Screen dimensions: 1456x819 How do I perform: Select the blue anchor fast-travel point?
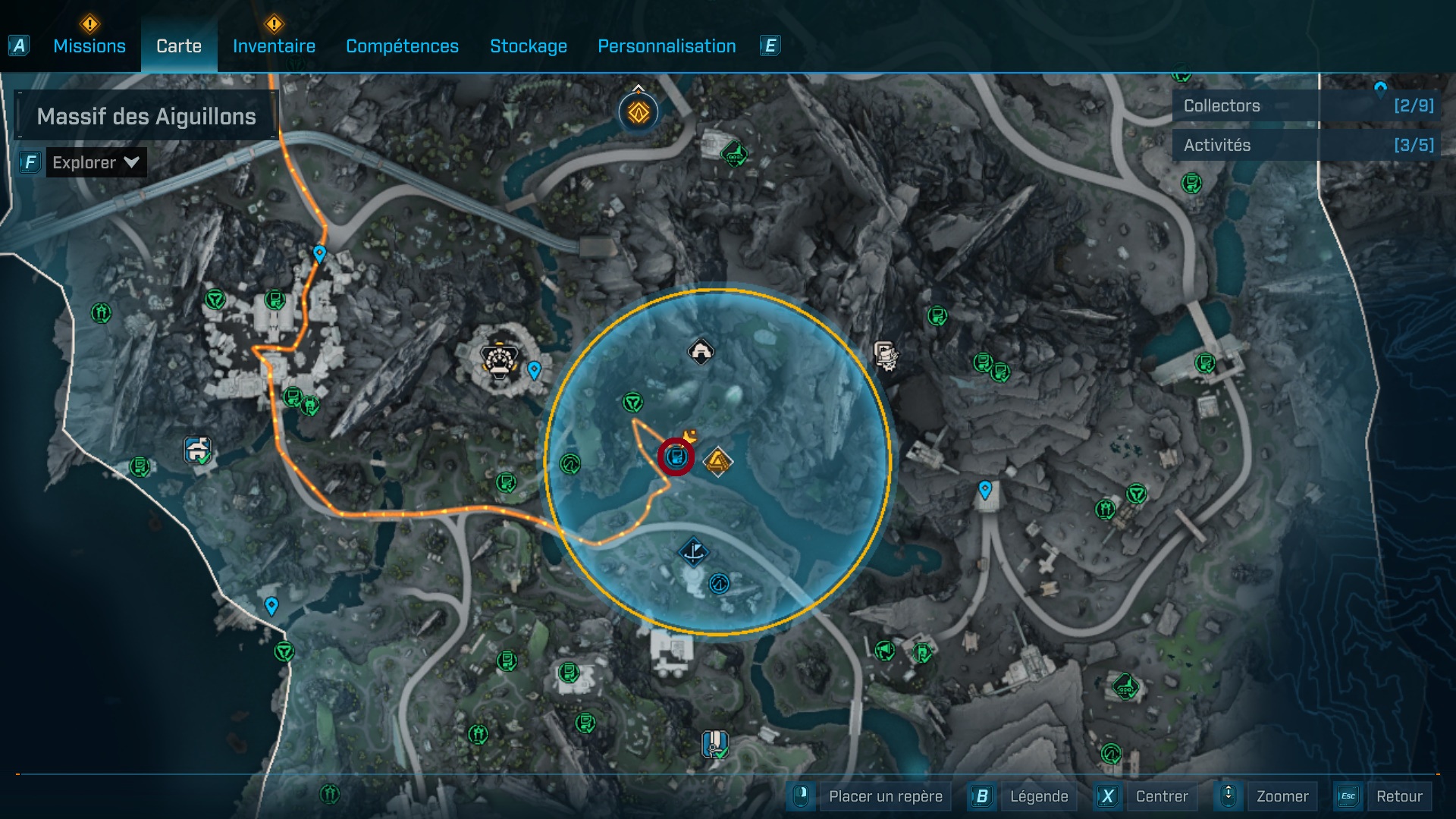(x=695, y=551)
